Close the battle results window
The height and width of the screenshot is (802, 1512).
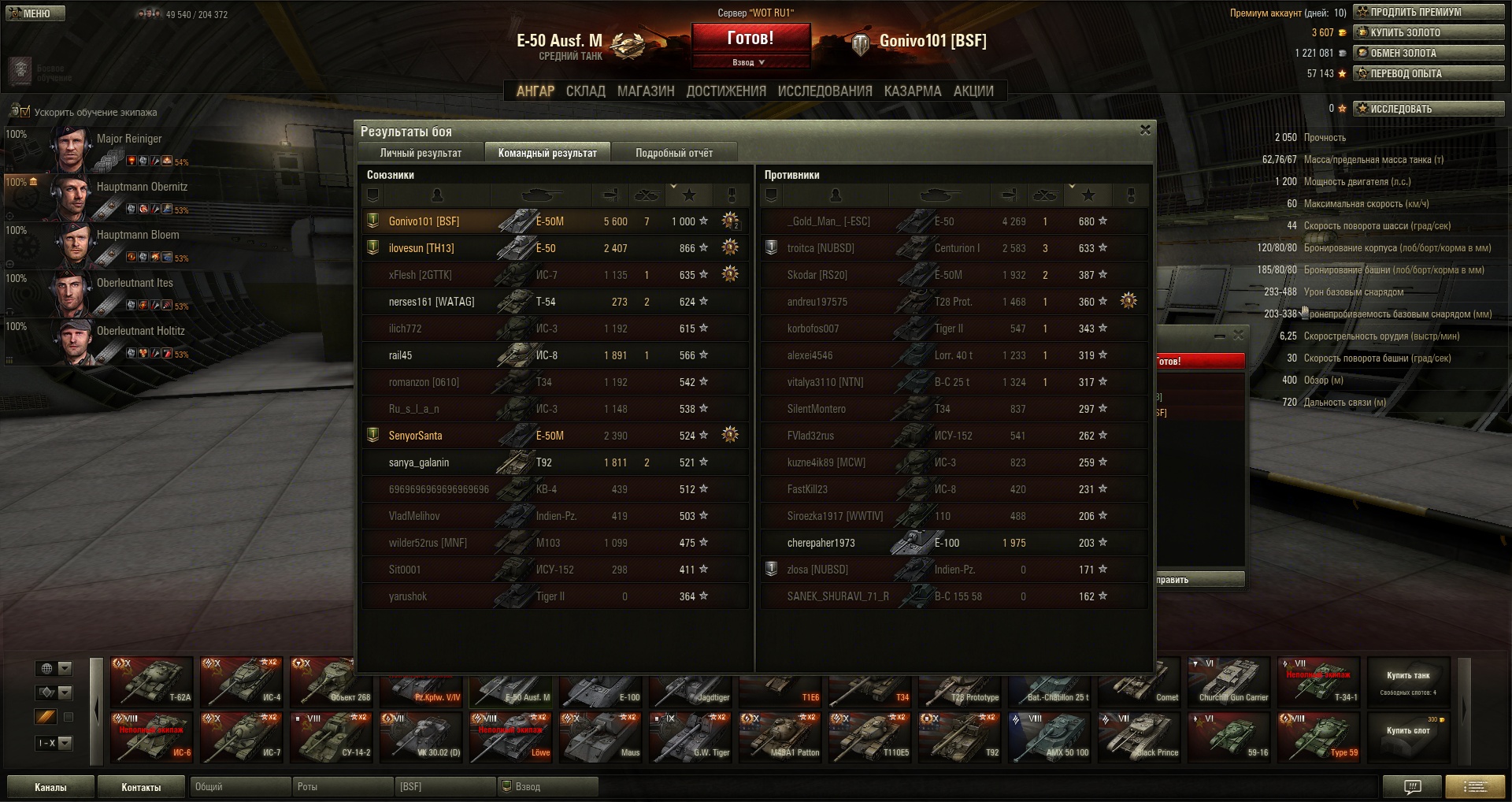tap(1145, 130)
